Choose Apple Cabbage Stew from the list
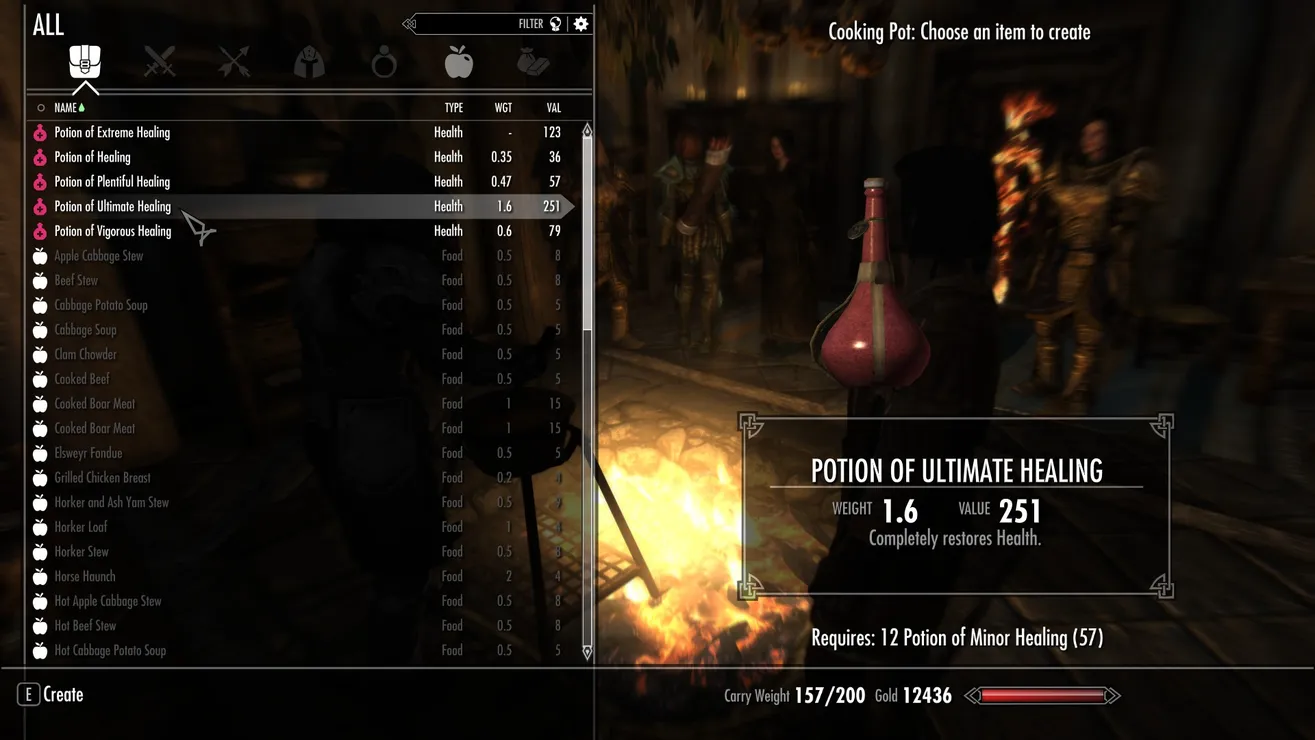 (98, 256)
